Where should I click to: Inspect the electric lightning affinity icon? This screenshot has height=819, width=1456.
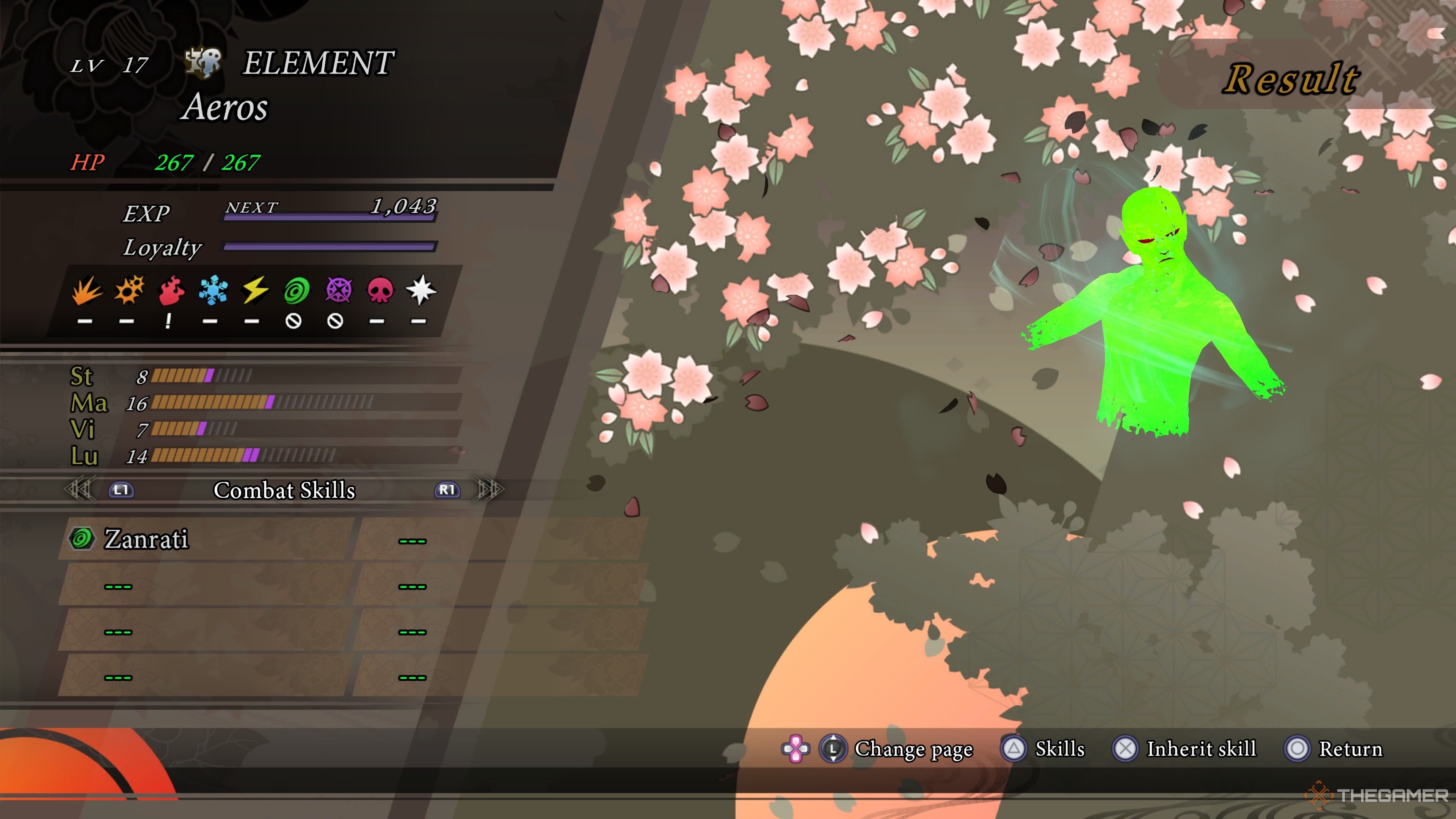[255, 290]
